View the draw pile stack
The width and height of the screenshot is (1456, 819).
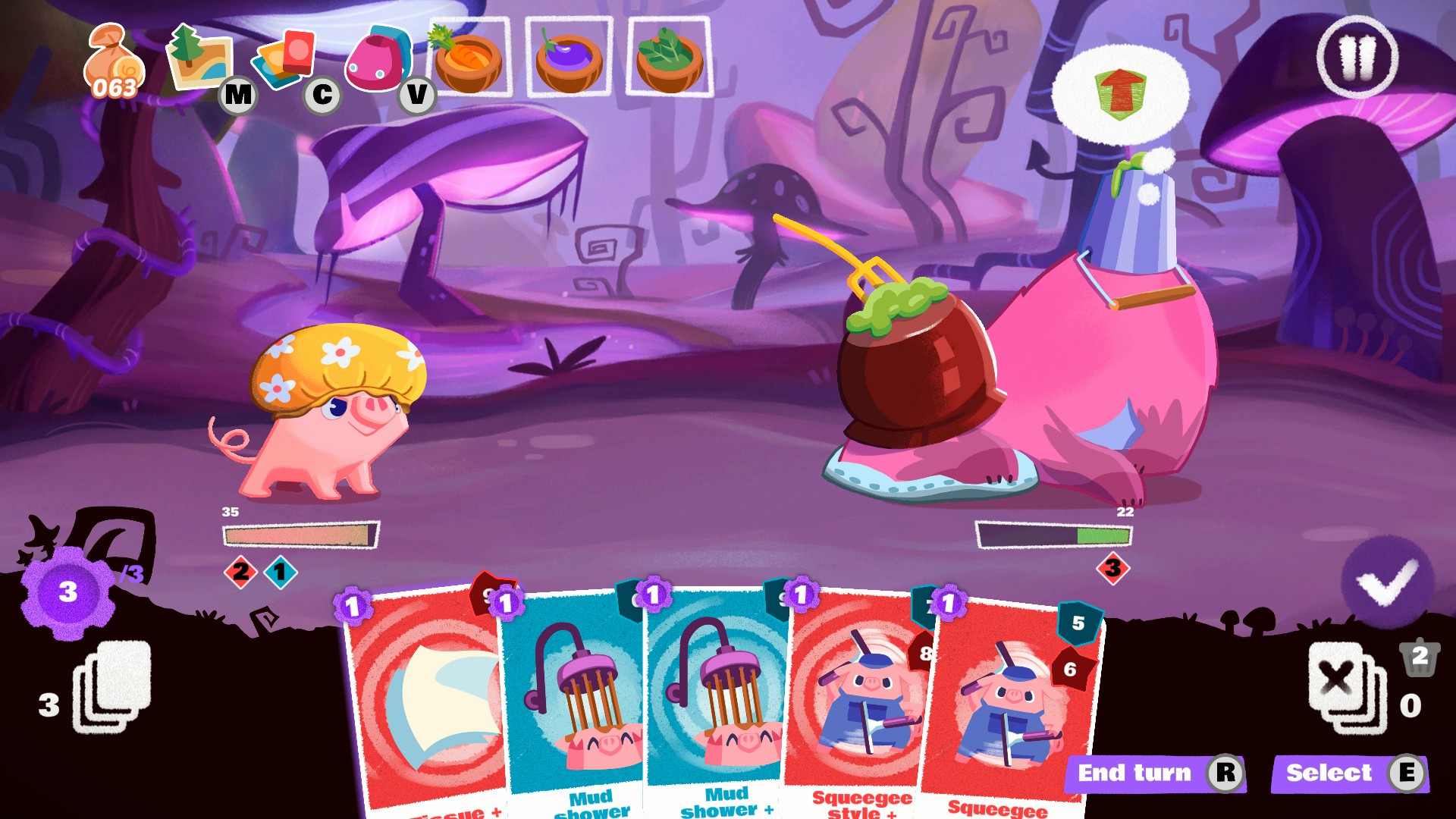111,686
